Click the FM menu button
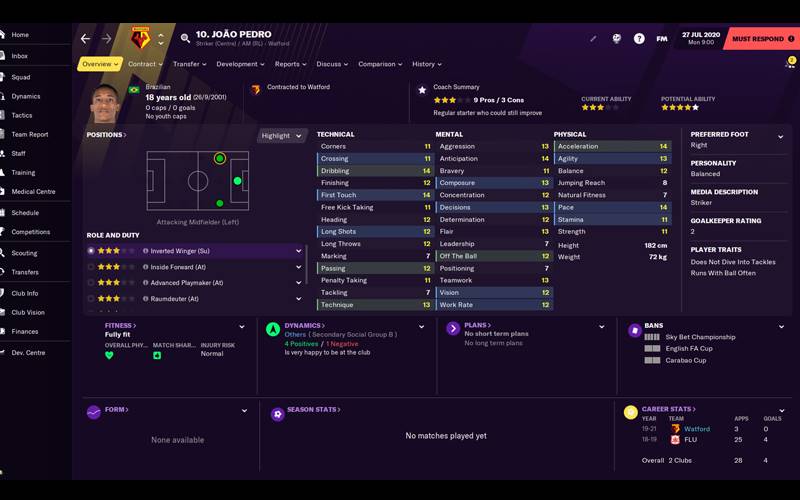 tap(662, 39)
